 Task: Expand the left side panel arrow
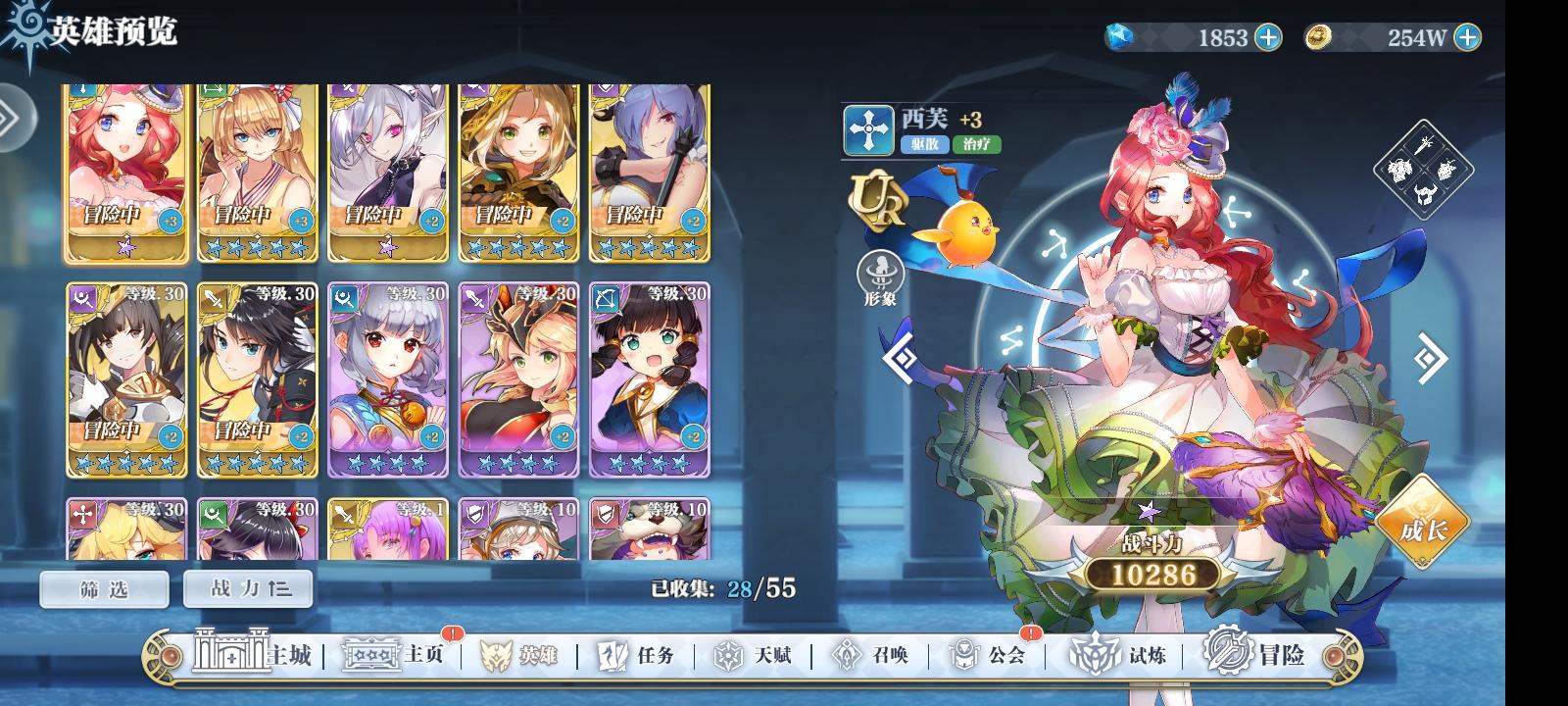(12, 118)
